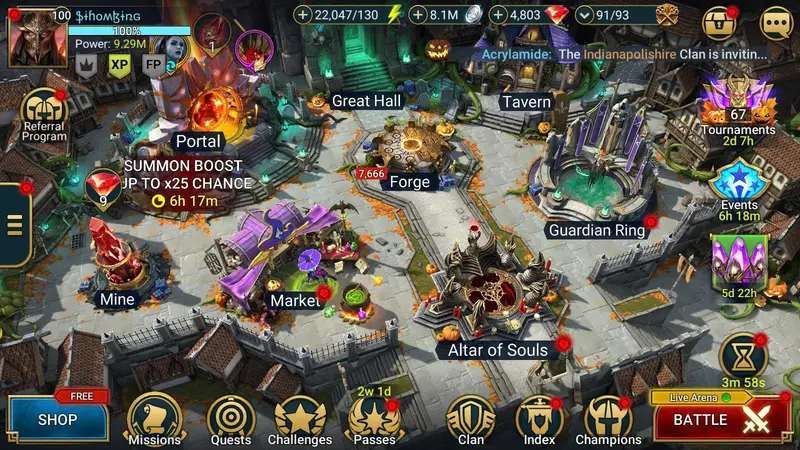Open the Champions menu

(x=608, y=417)
